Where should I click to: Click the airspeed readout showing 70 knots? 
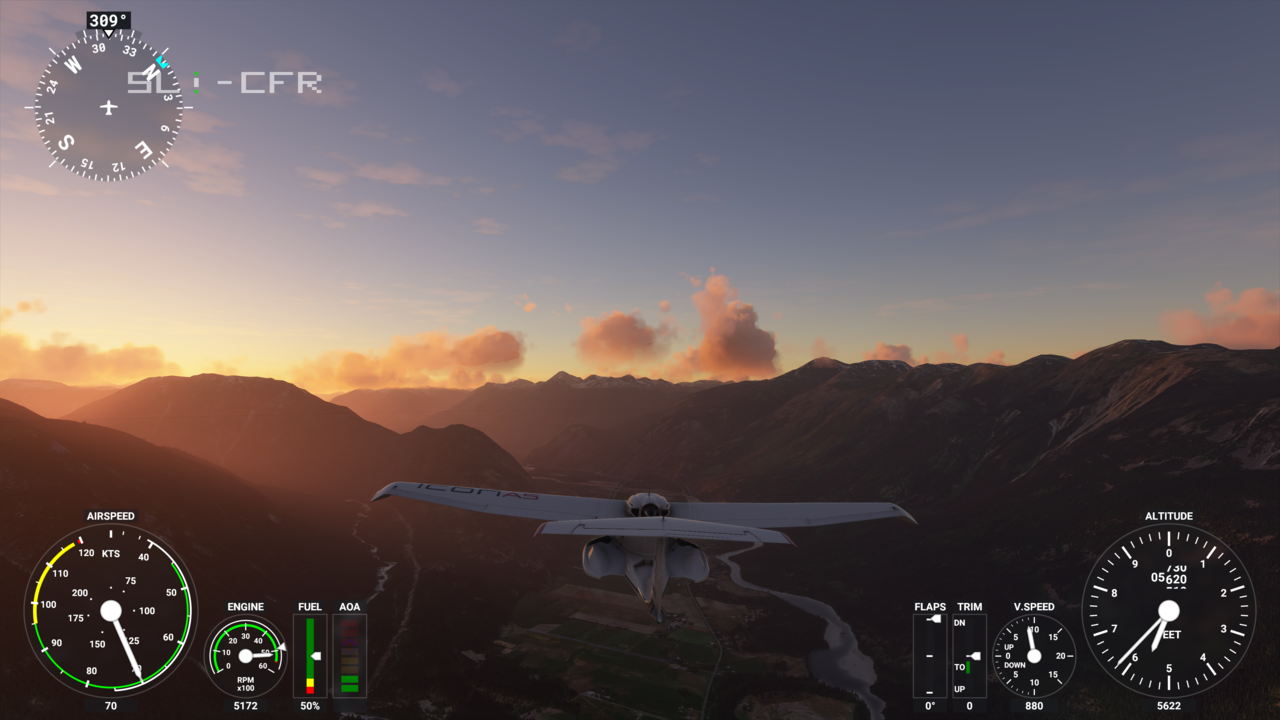[112, 704]
